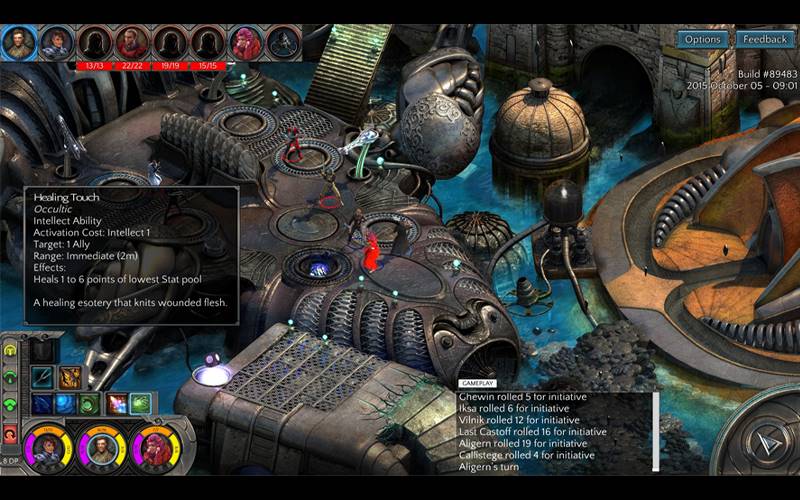Select the highlighted green Healing Touch ability
This screenshot has width=800, height=500.
click(x=140, y=404)
